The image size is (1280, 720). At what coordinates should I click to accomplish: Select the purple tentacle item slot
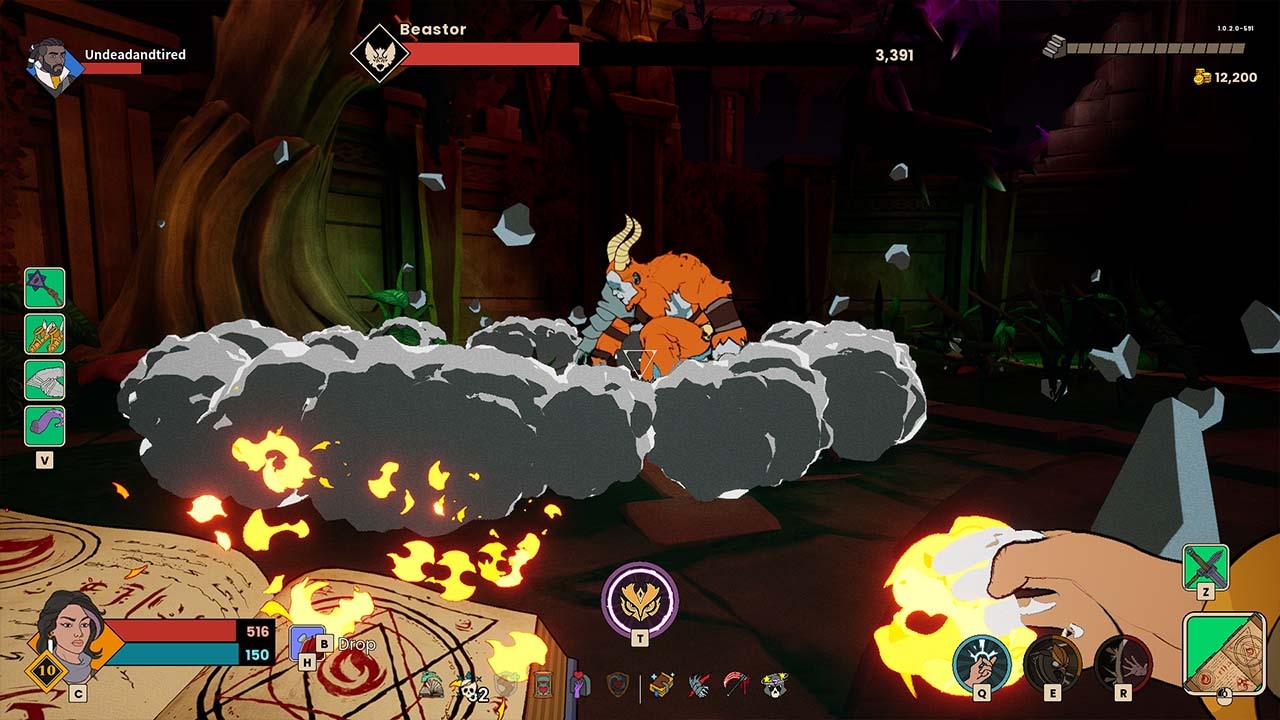45,426
